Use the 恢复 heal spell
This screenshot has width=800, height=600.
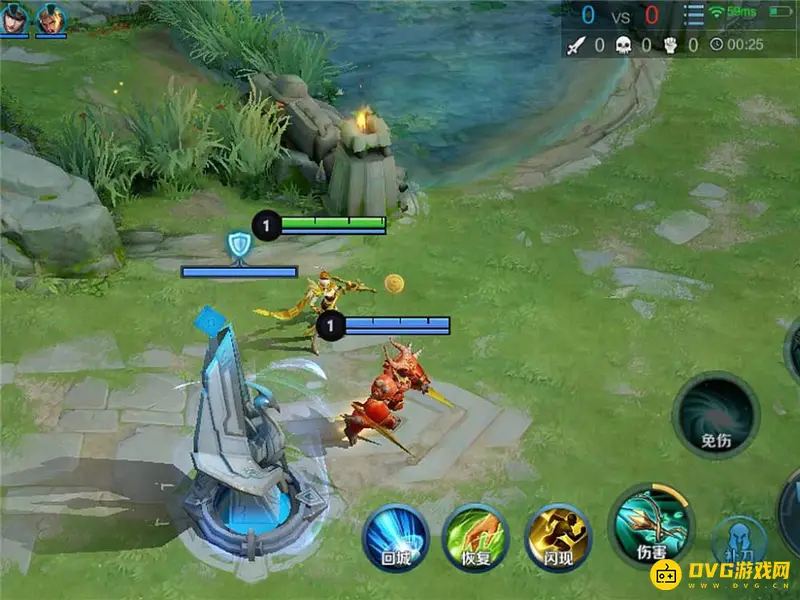pyautogui.click(x=475, y=537)
